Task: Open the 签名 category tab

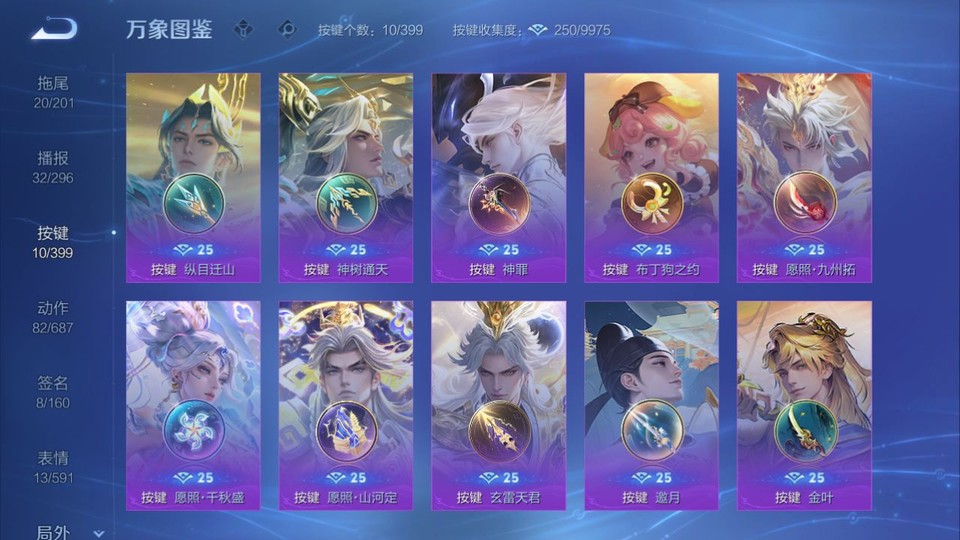Action: pos(53,391)
